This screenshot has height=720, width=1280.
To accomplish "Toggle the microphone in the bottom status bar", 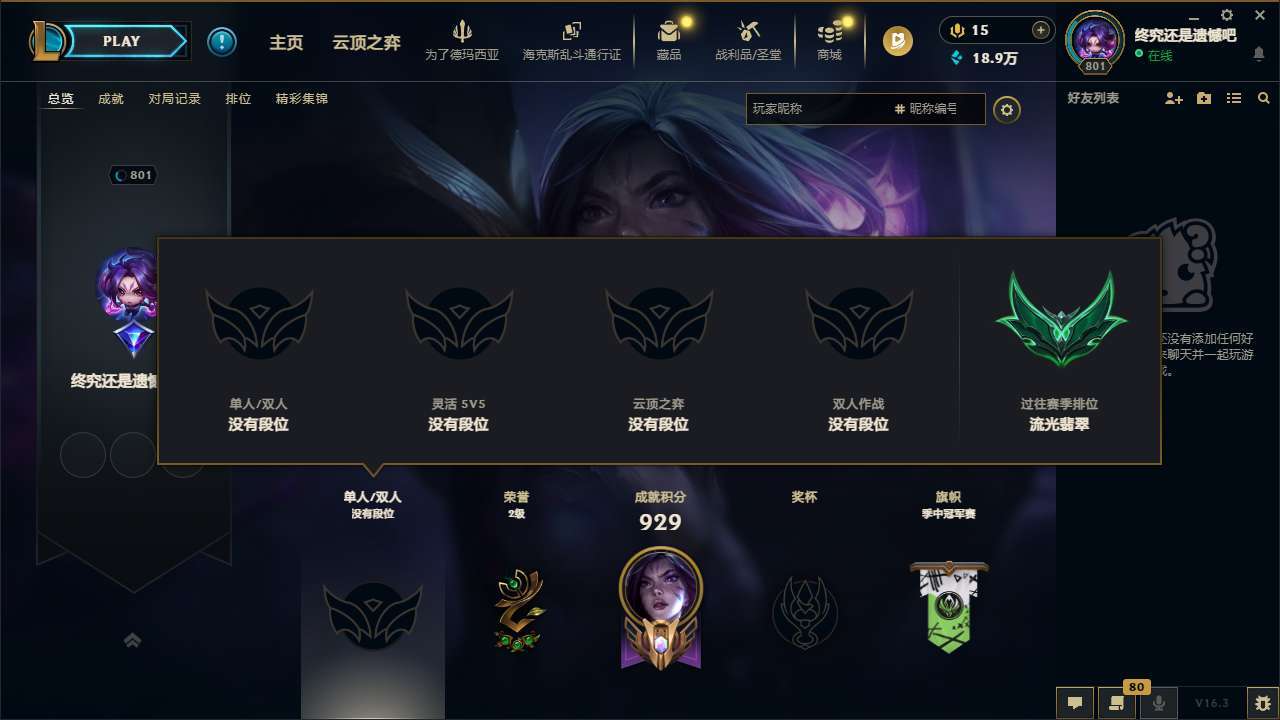I will (x=1159, y=703).
